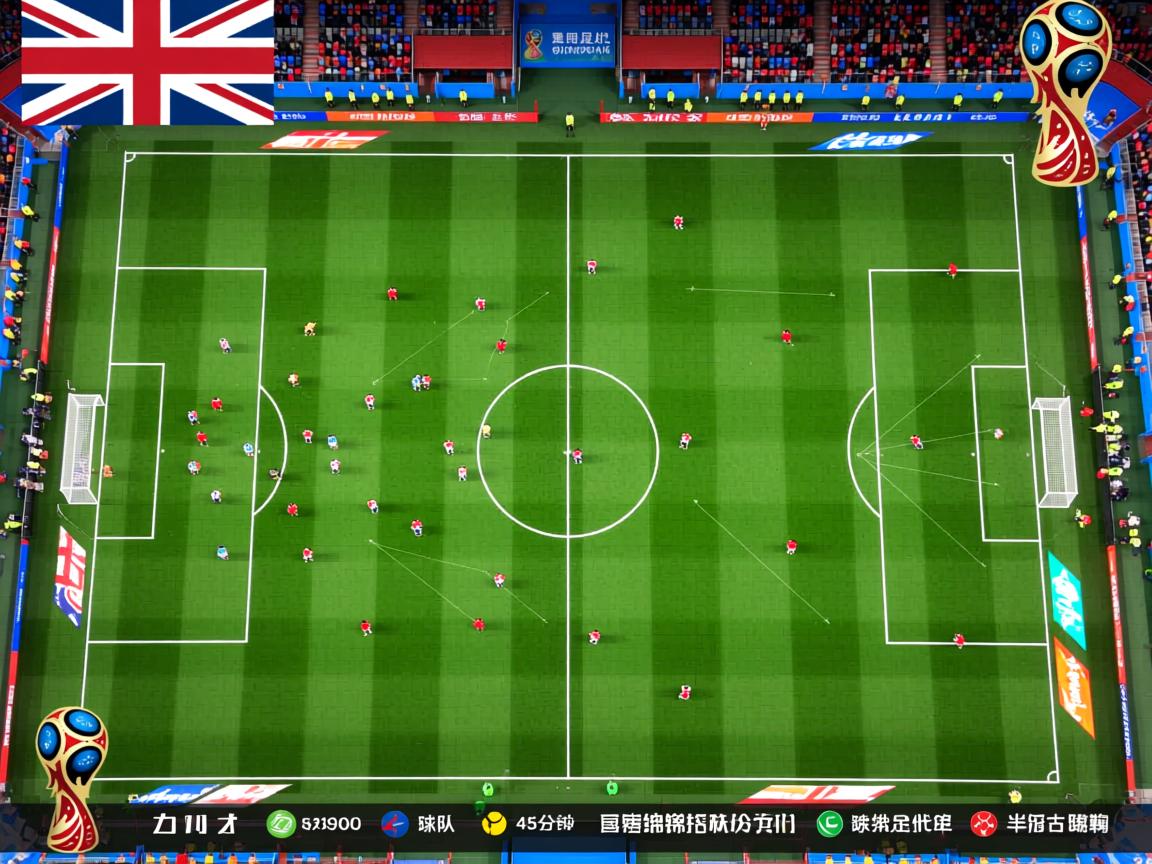1152x864 pixels.
Task: Choose the green icon left of 睽桄足佌舉
Action: 829,824
